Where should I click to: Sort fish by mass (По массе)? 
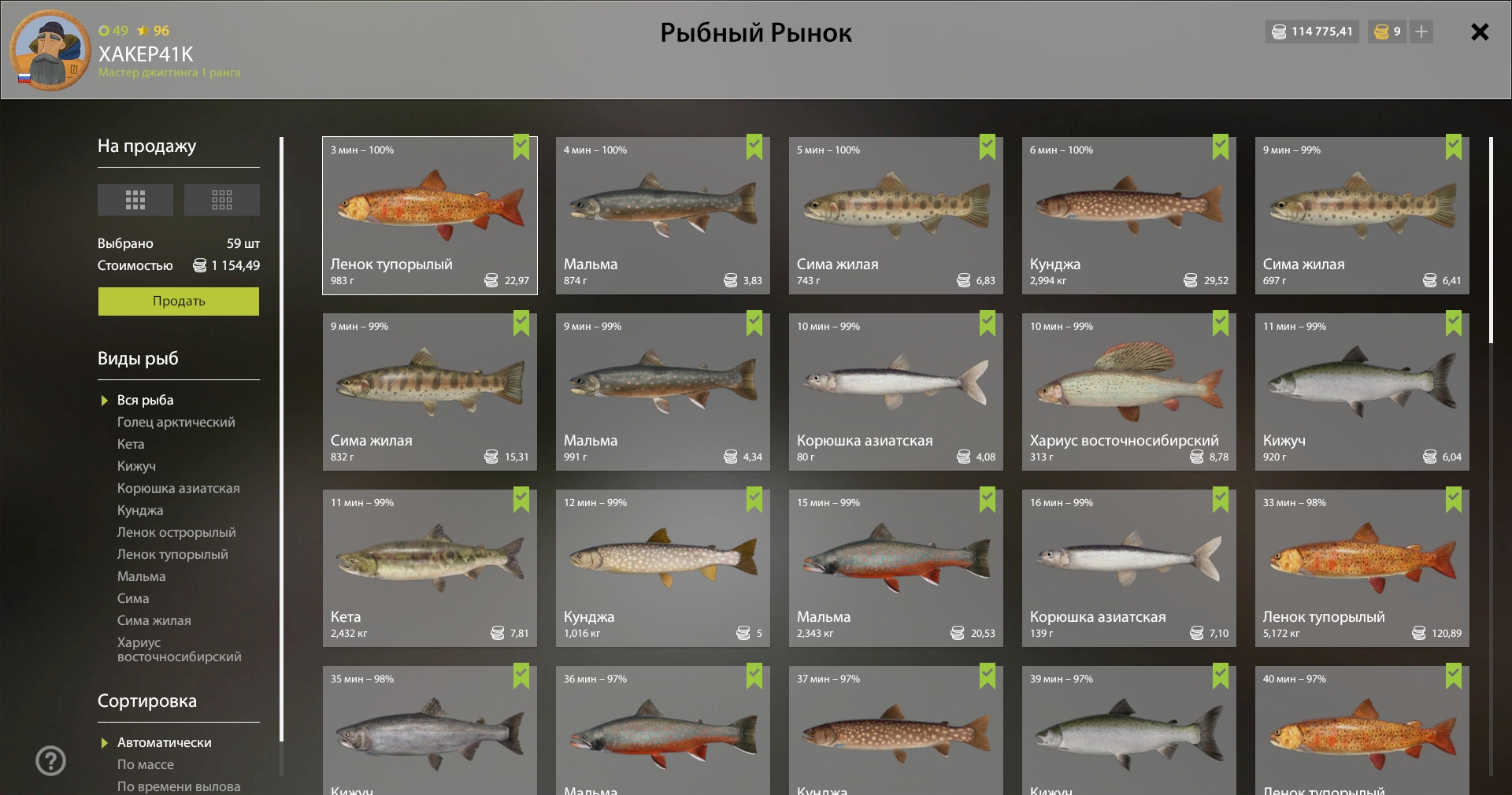(x=146, y=764)
